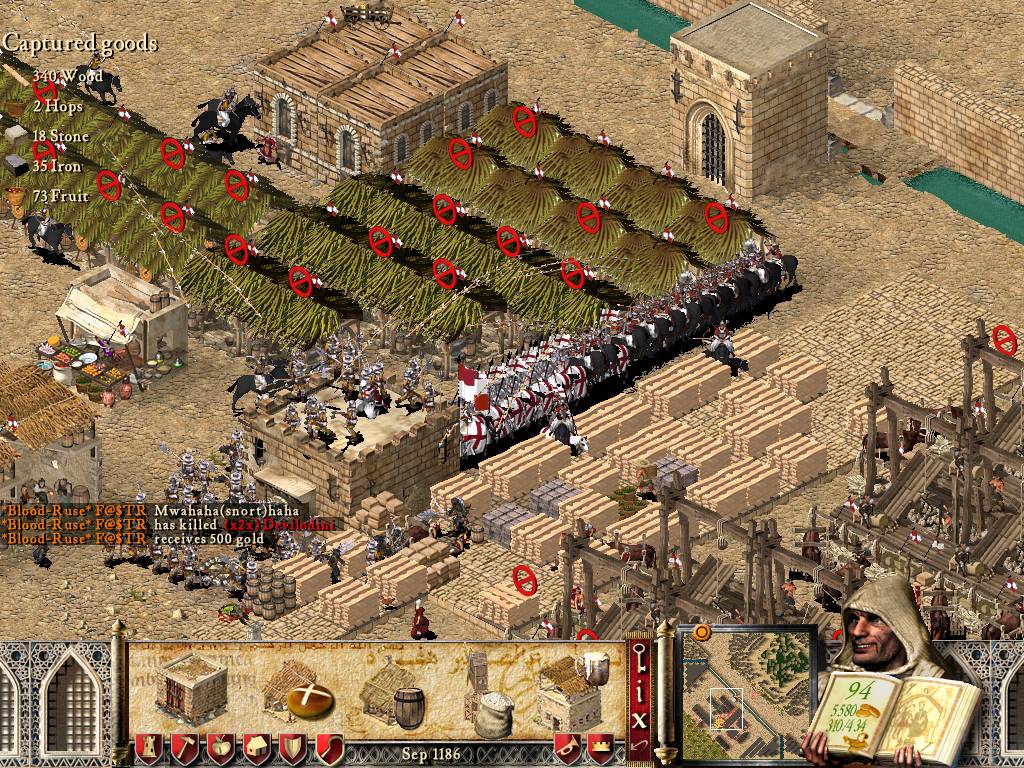
Task: Switch to the weapons shield category
Action: 292,747
